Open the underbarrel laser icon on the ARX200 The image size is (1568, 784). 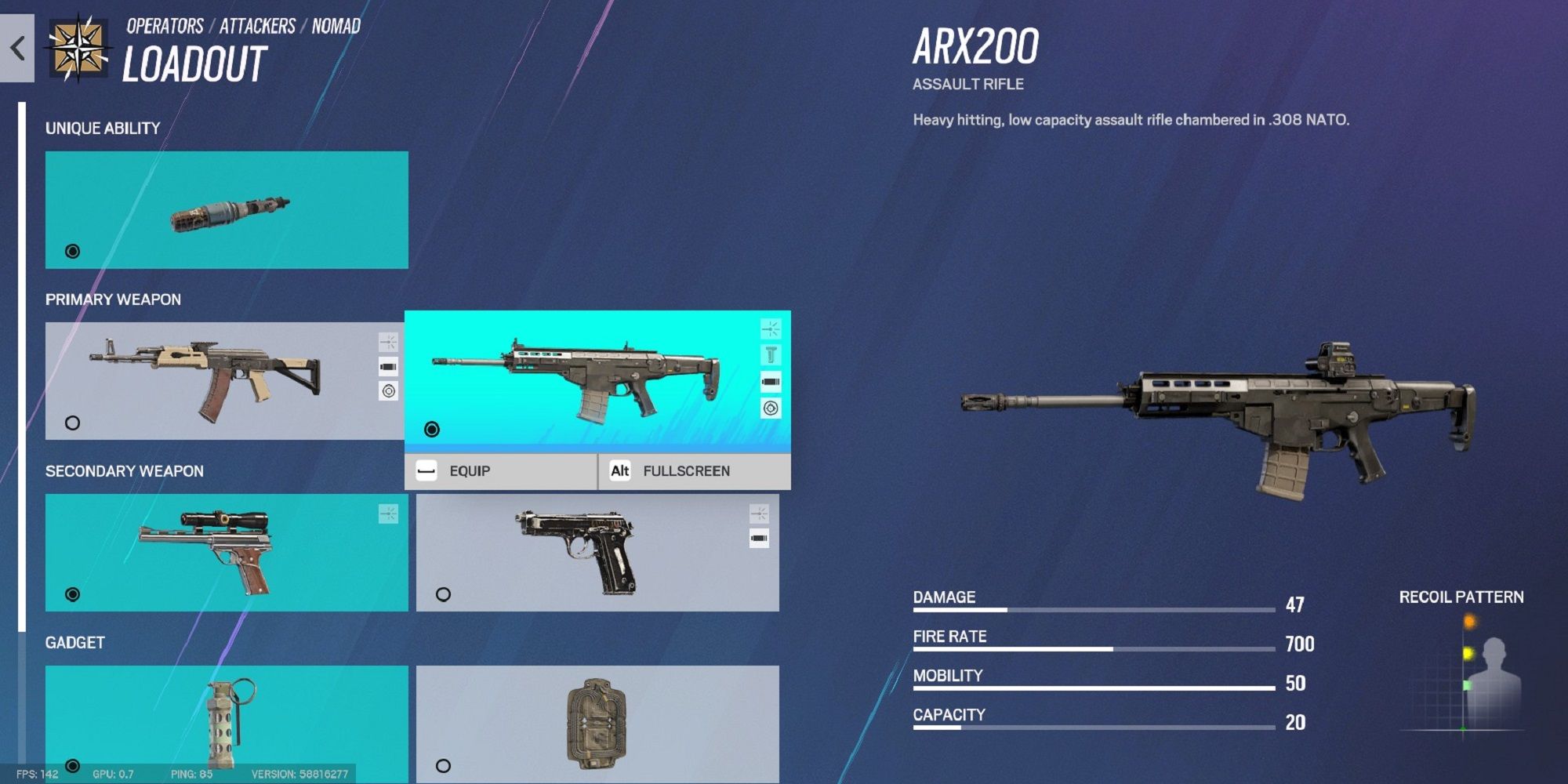point(772,408)
